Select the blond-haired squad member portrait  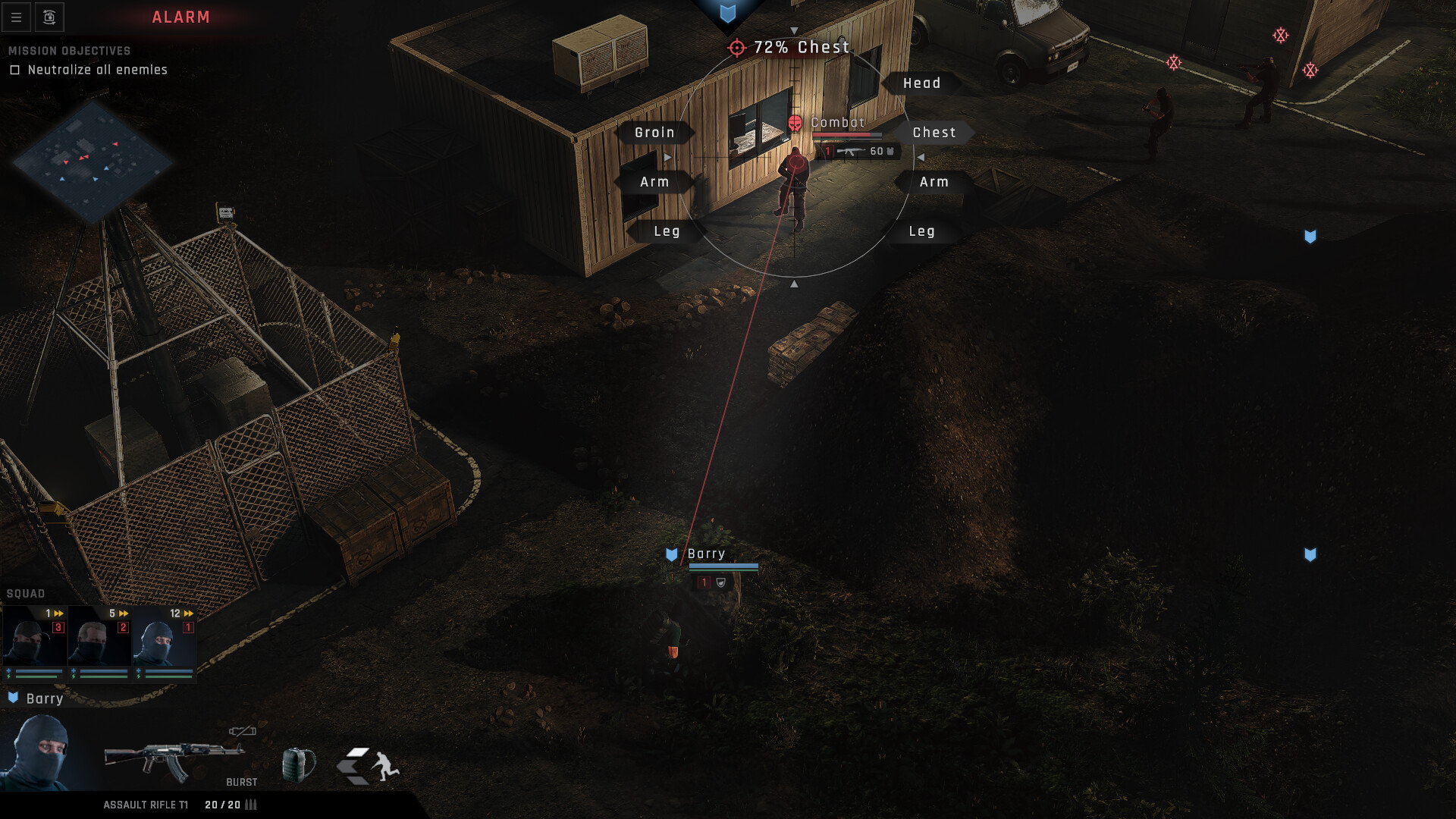click(x=99, y=642)
